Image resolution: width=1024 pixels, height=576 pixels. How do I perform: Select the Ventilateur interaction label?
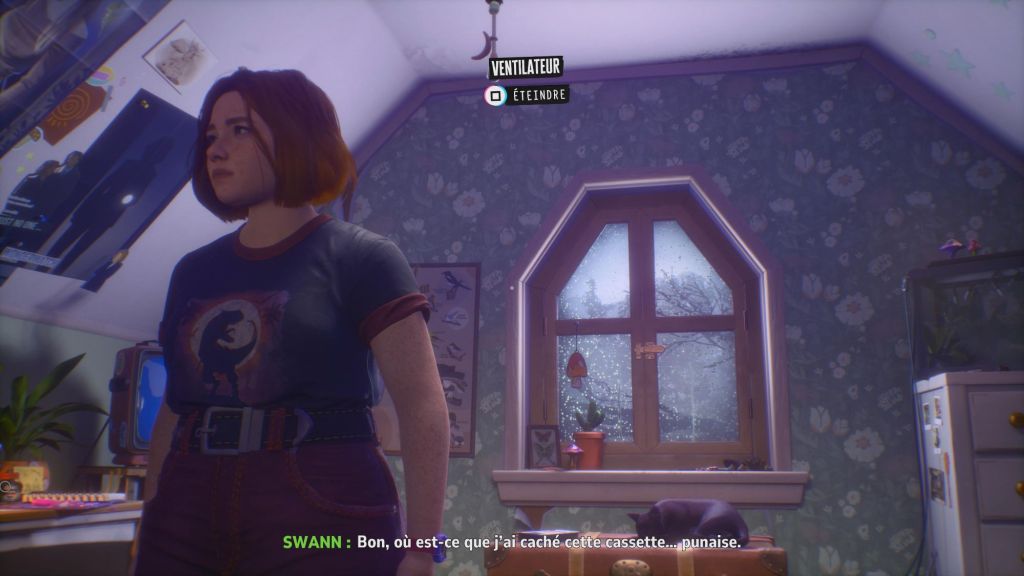525,68
